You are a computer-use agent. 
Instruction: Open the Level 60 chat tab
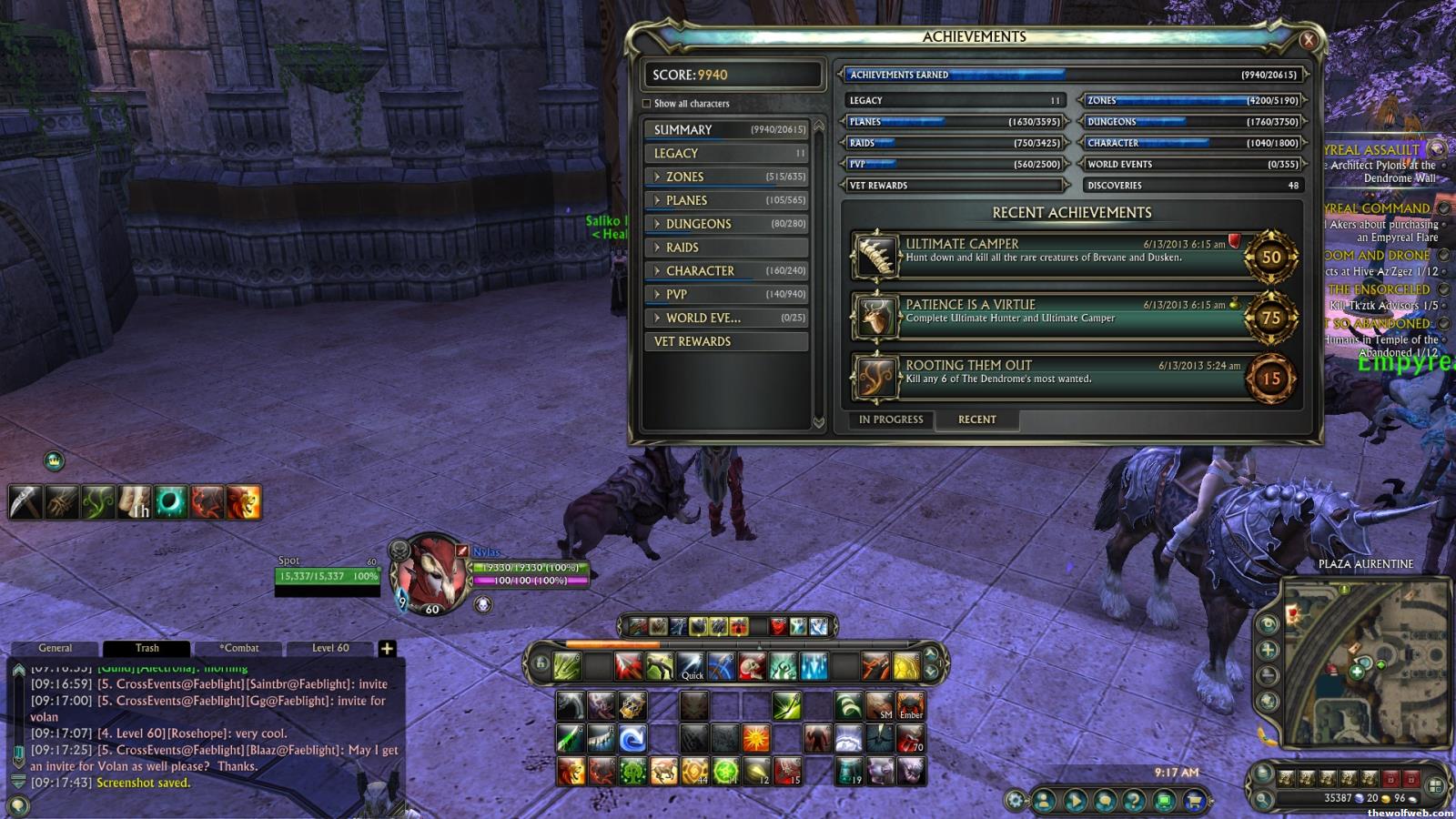(x=330, y=649)
